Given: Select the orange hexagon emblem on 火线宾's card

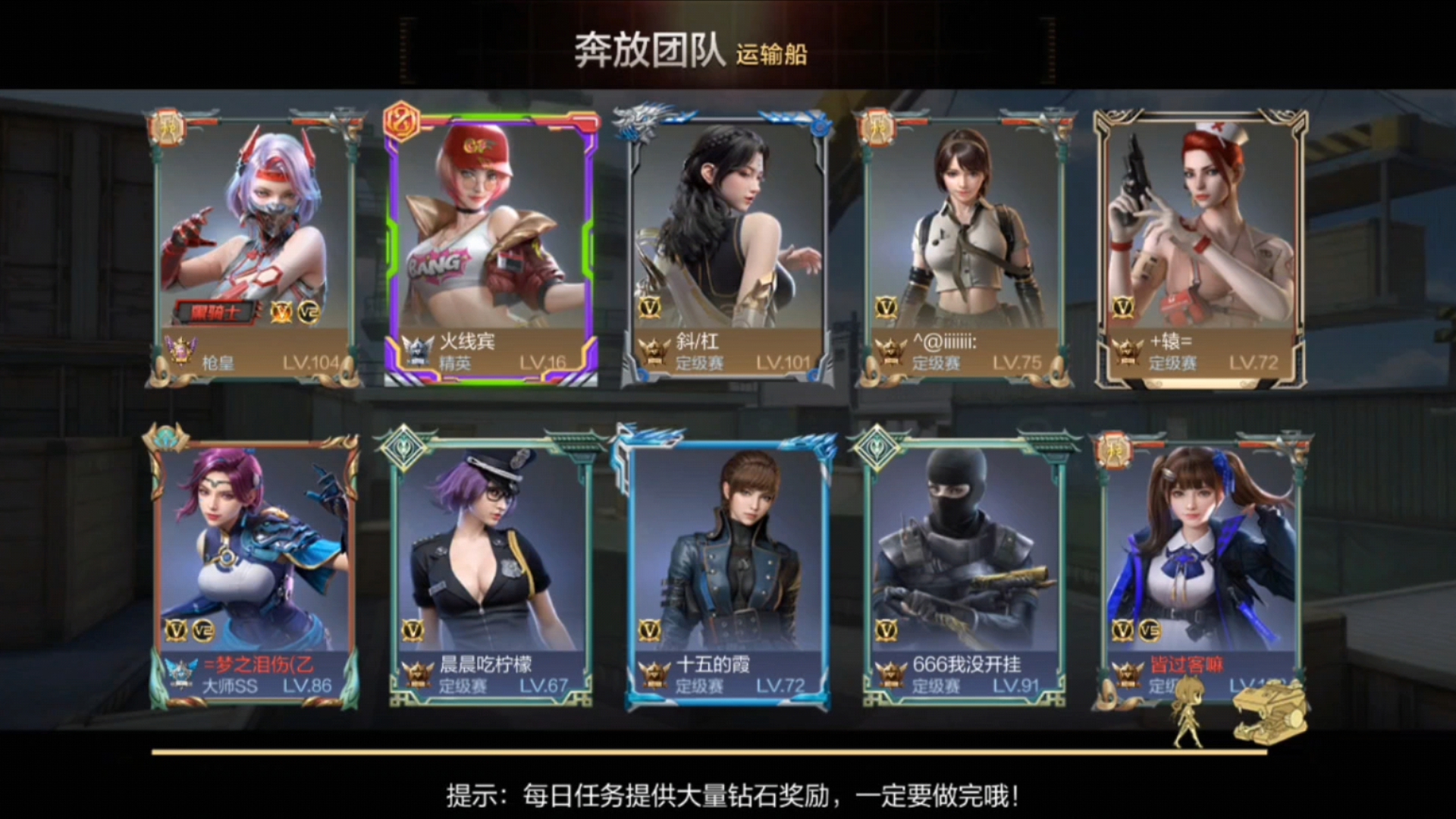Looking at the screenshot, I should pos(400,126).
